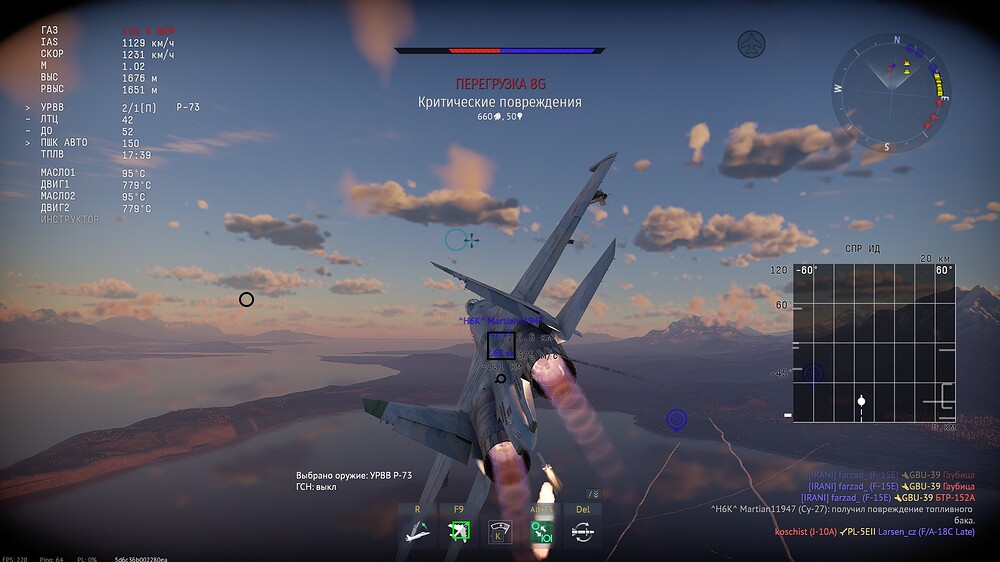Click the round aircraft silhouette icon
This screenshot has height=562, width=1000.
(751, 44)
